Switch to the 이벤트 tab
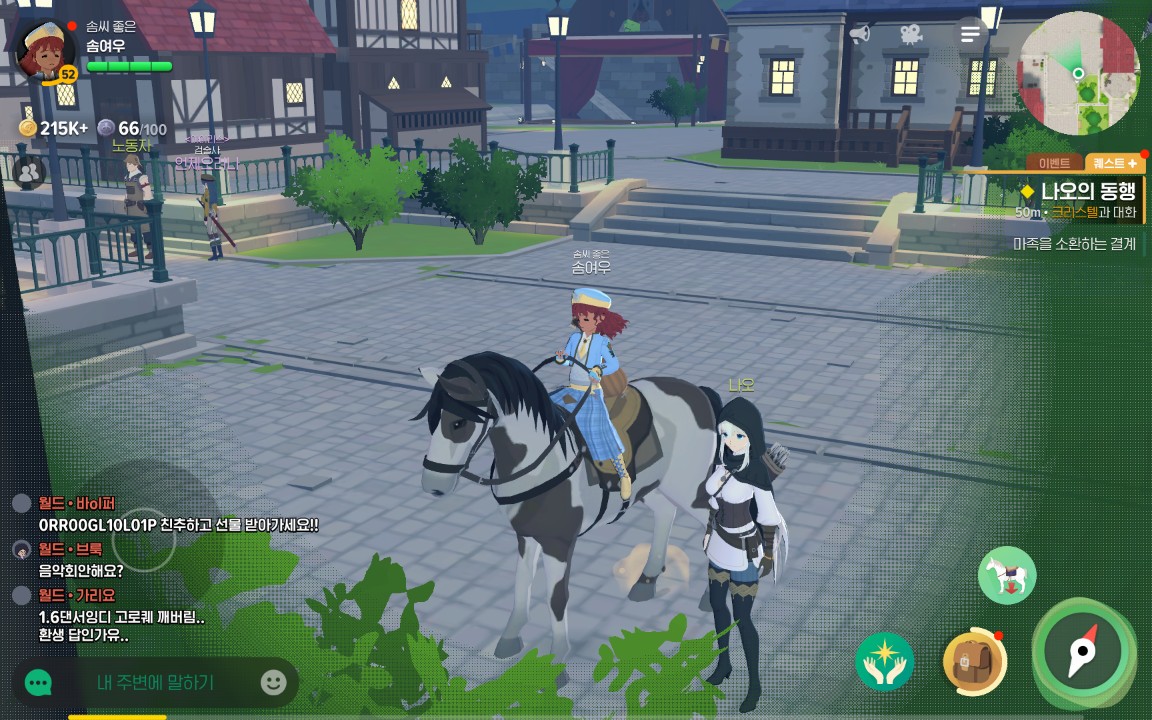The height and width of the screenshot is (720, 1152). [1055, 163]
